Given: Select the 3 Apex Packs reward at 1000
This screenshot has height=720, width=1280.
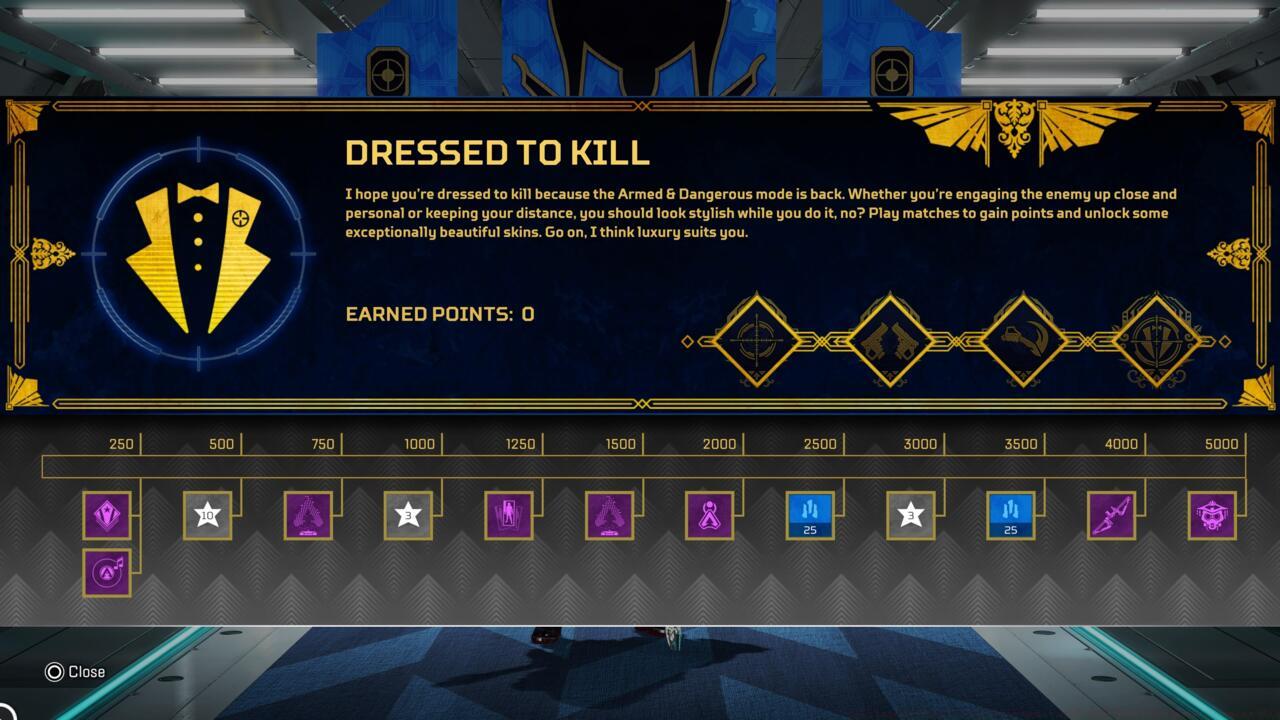Looking at the screenshot, I should [407, 516].
